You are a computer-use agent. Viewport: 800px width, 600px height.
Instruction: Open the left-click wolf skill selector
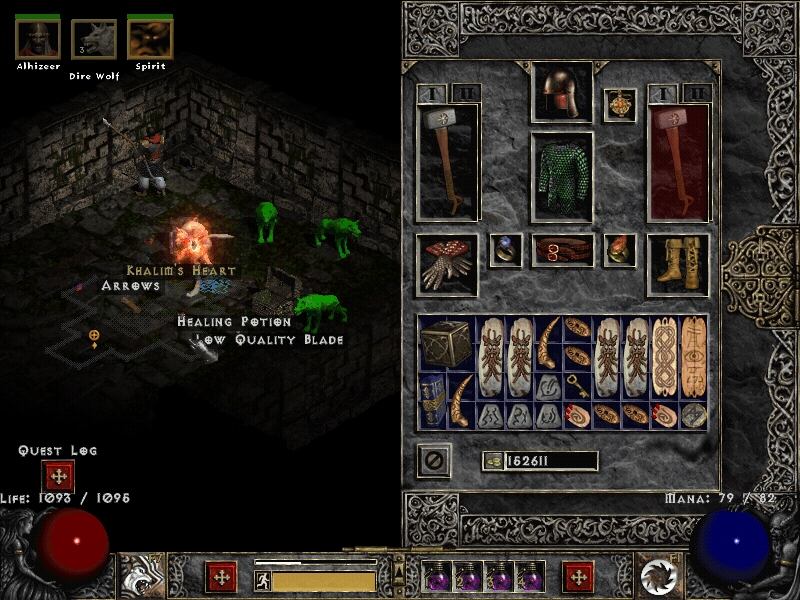141,576
